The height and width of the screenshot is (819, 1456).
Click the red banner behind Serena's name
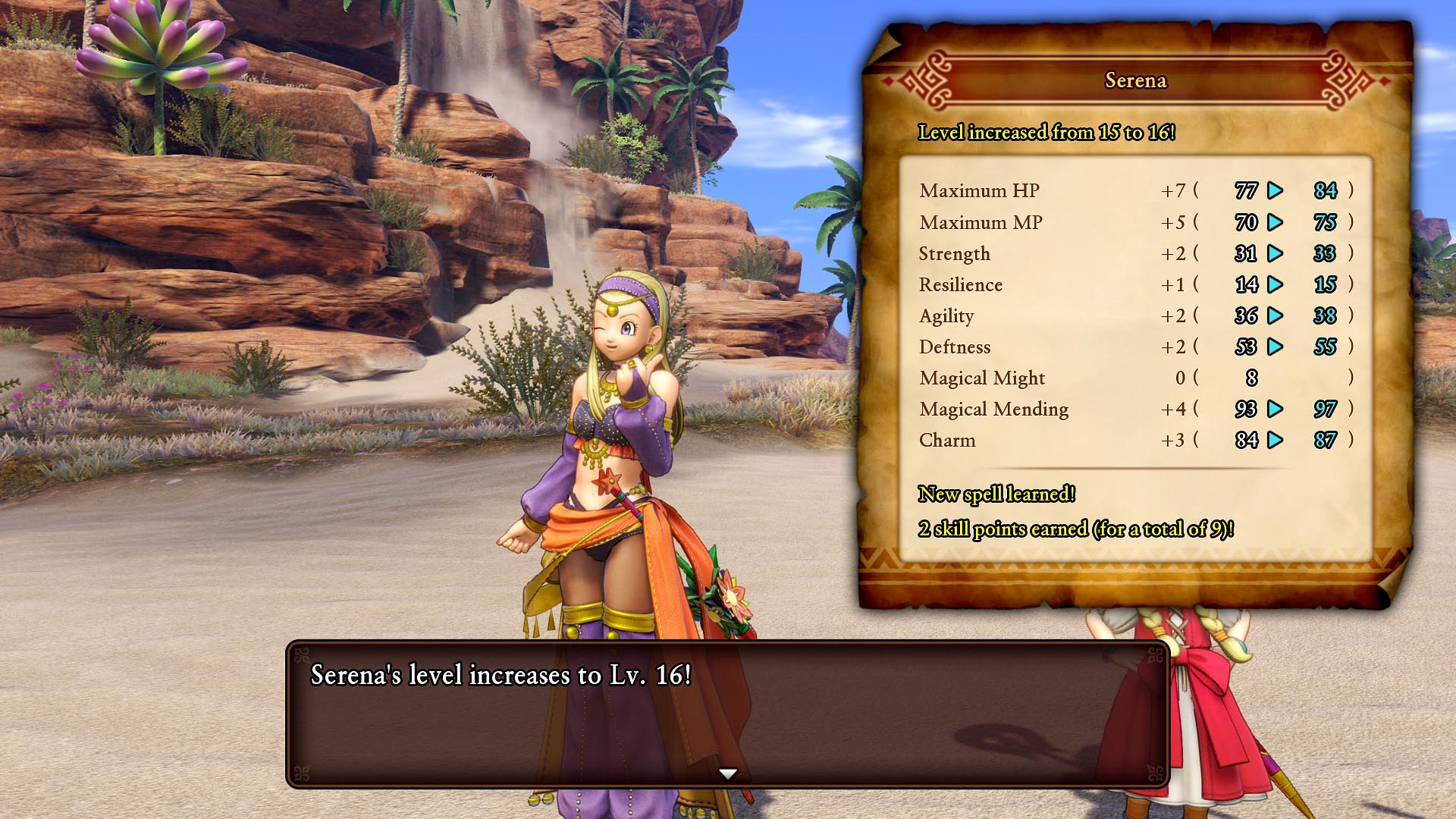click(1136, 81)
